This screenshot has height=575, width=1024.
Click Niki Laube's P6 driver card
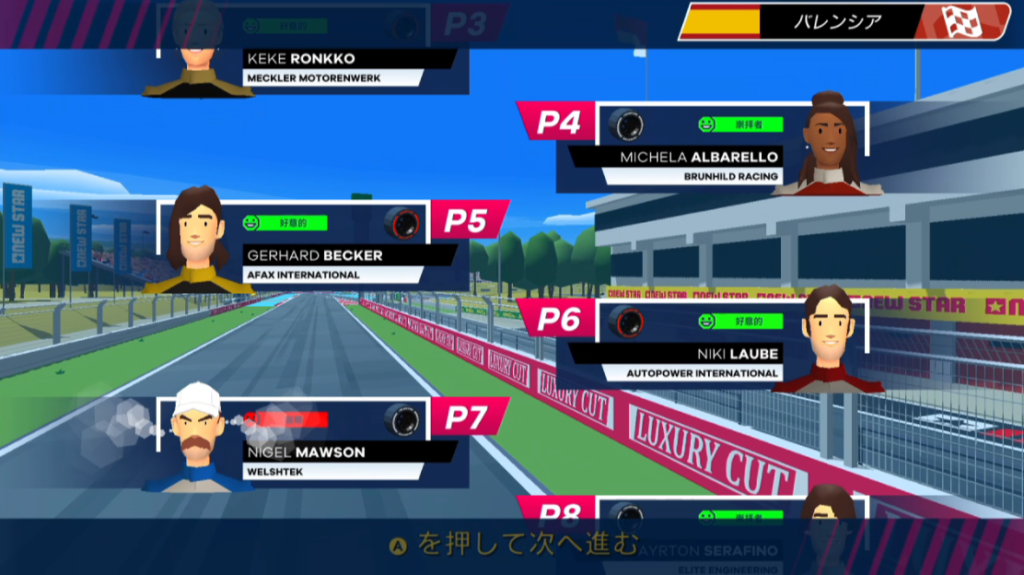(x=700, y=344)
